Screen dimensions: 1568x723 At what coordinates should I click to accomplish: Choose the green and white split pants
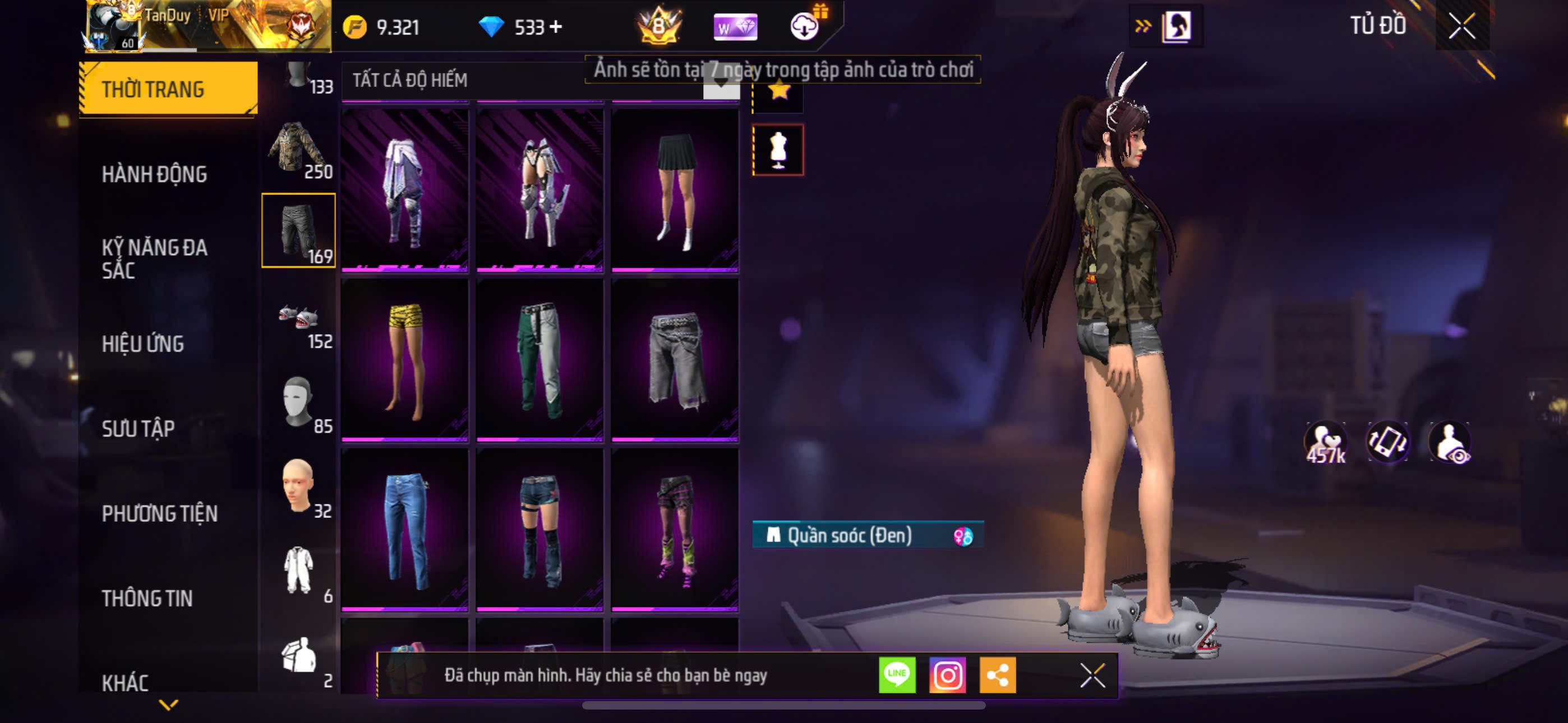click(540, 359)
